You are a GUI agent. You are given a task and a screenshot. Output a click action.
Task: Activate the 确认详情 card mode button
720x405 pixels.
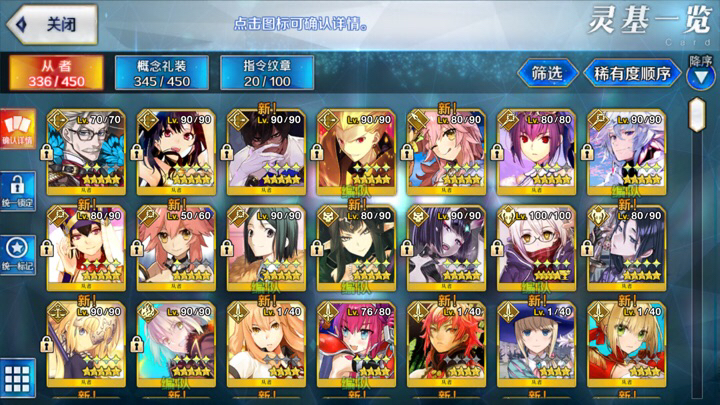(18, 129)
